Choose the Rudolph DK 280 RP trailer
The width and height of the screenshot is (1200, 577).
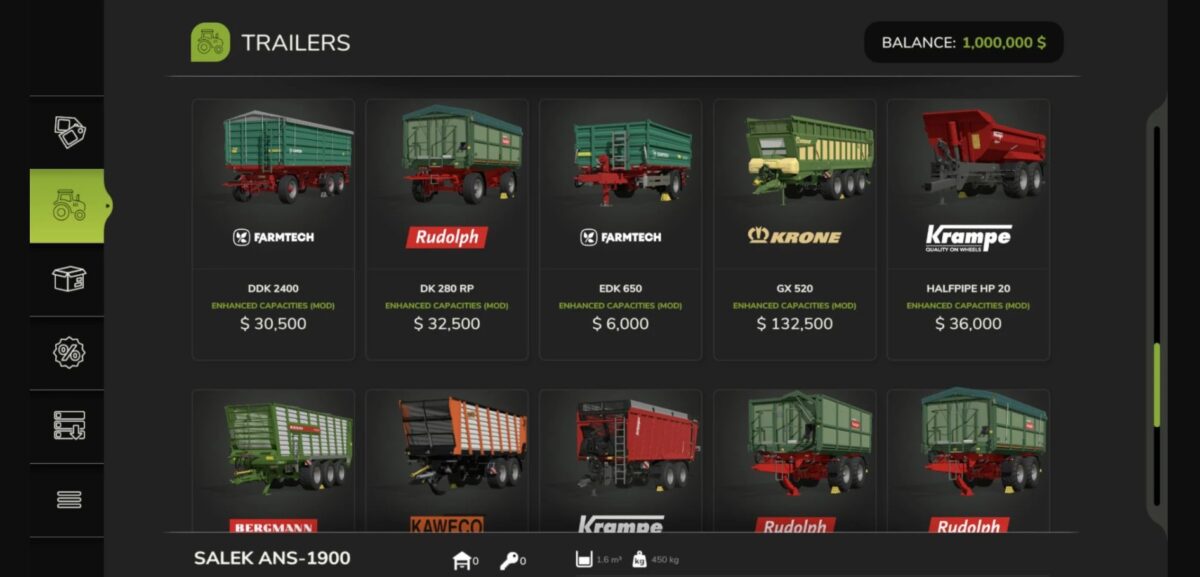point(447,229)
